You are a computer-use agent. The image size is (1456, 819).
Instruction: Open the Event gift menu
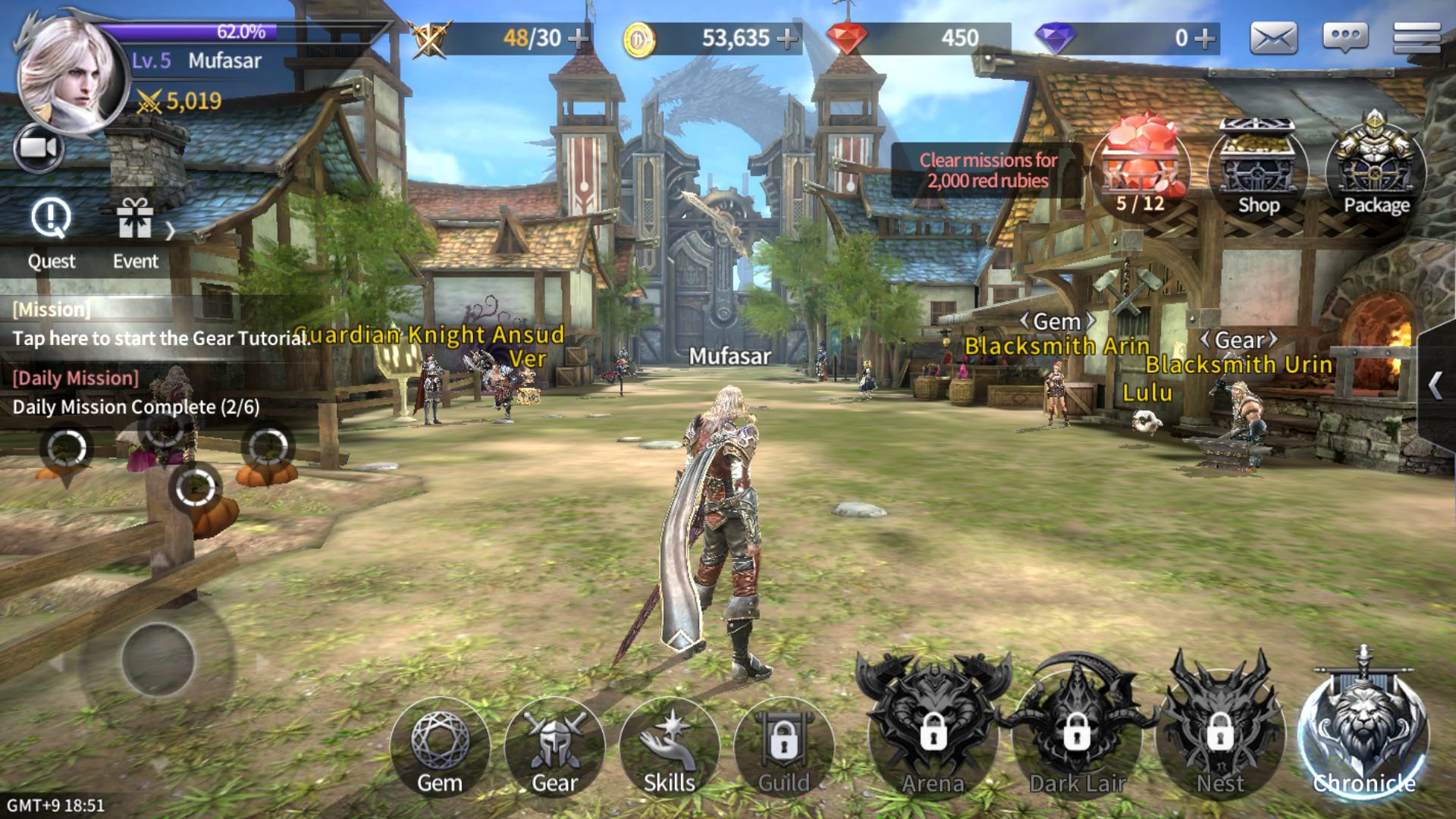[135, 233]
